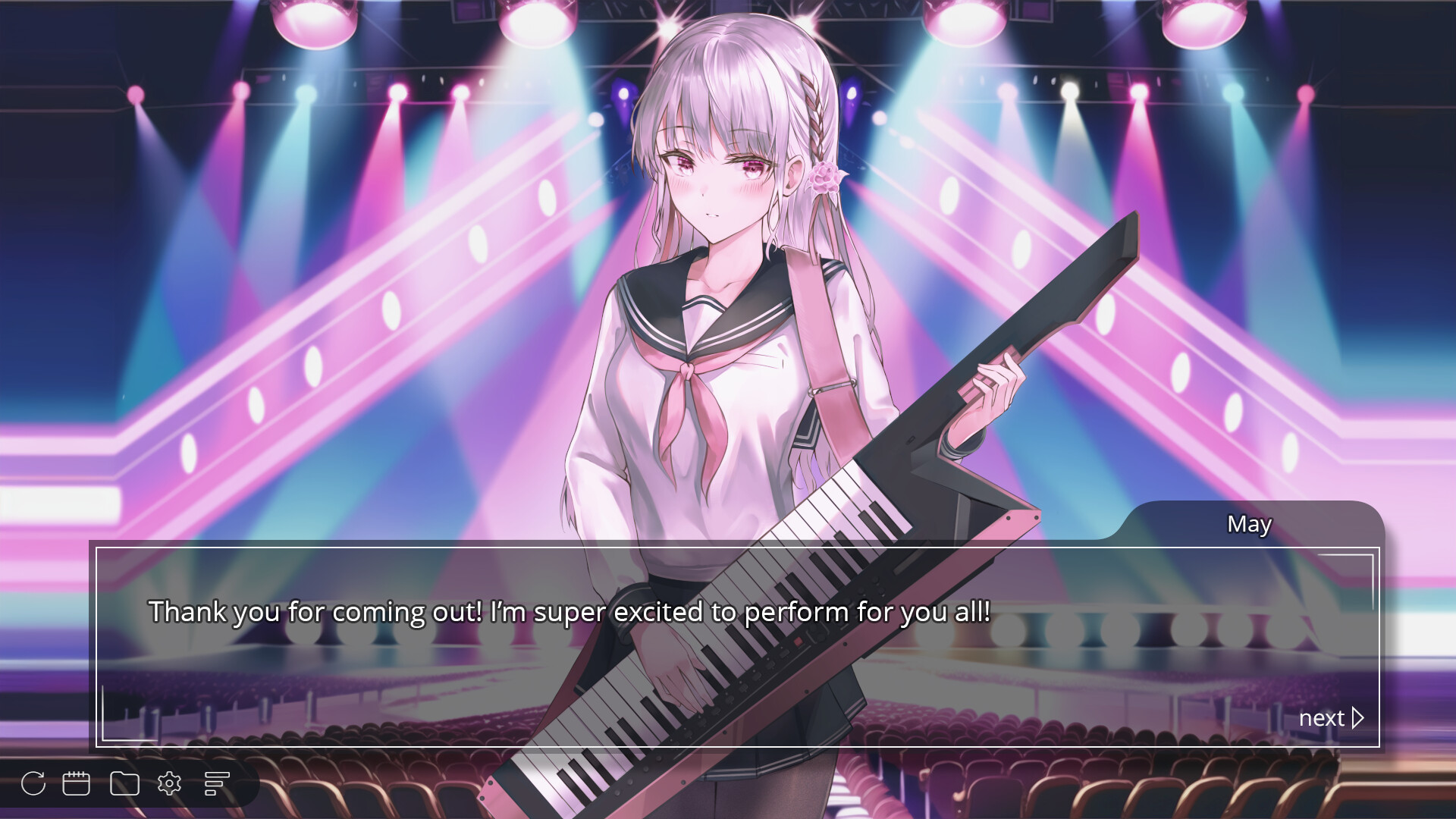
Task: Load a saved game using the folder icon
Action: click(124, 783)
